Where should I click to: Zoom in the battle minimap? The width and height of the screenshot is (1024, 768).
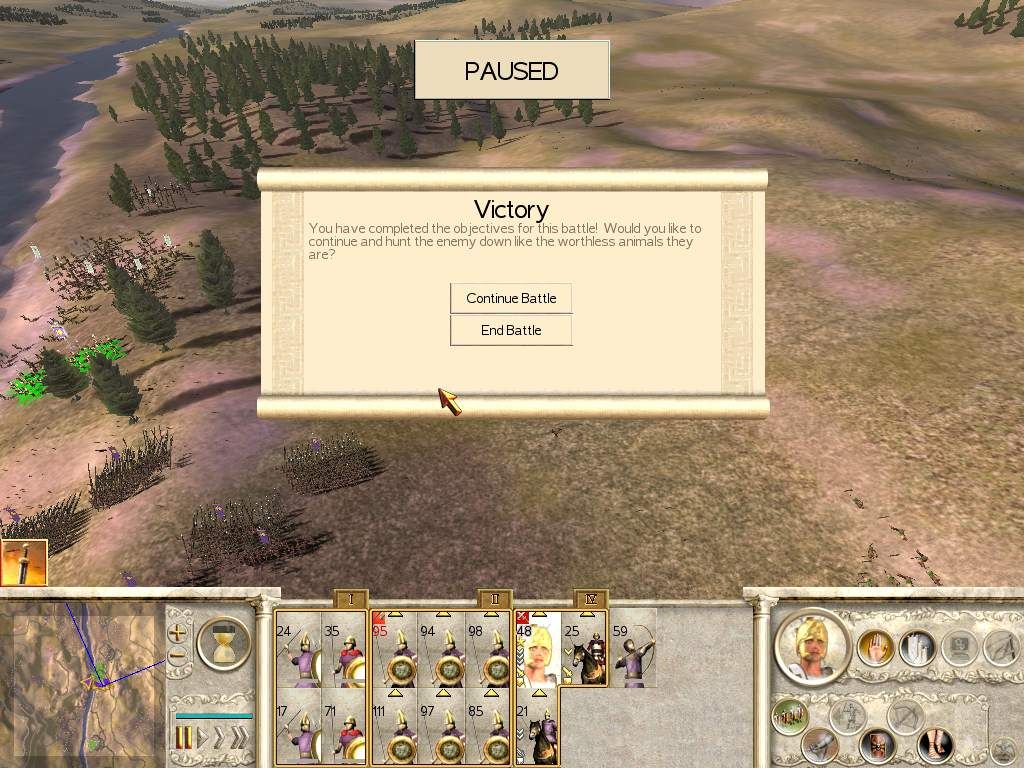coord(178,633)
